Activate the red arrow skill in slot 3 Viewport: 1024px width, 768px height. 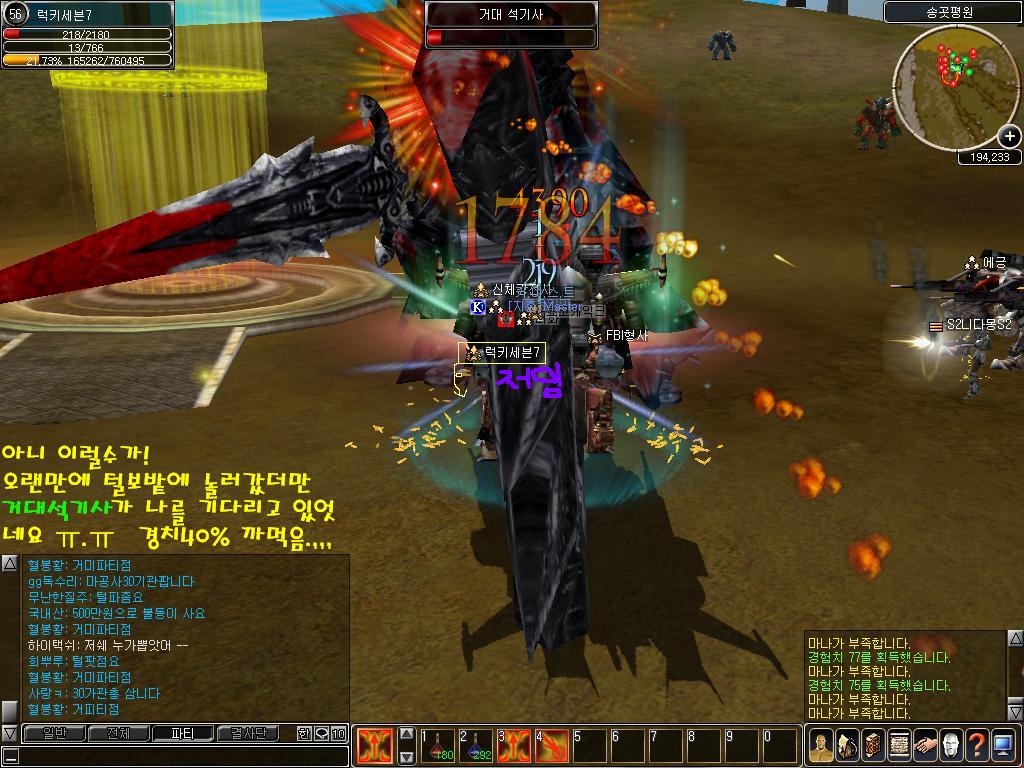tap(515, 746)
